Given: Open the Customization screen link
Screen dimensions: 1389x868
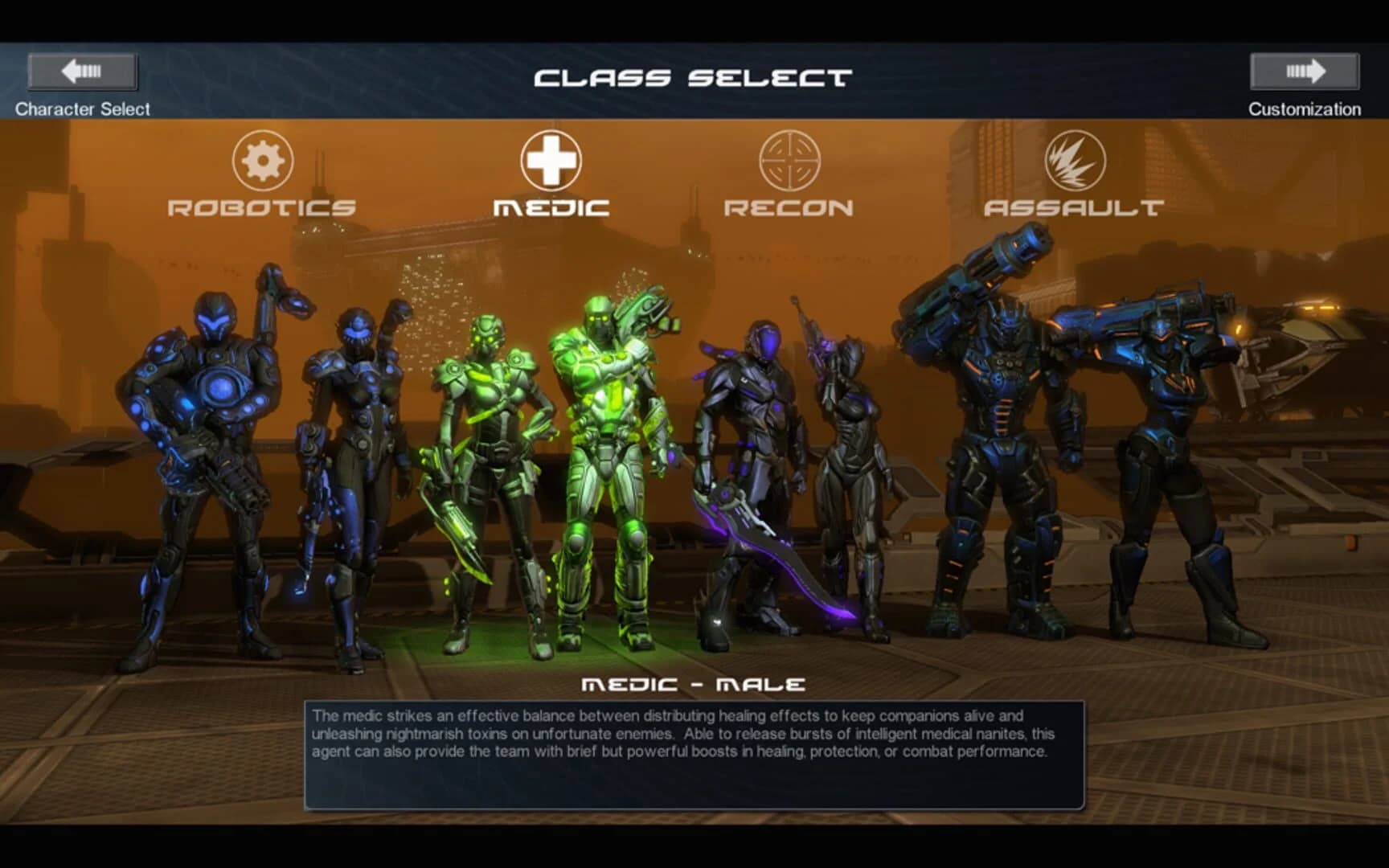Looking at the screenshot, I should click(1304, 108).
